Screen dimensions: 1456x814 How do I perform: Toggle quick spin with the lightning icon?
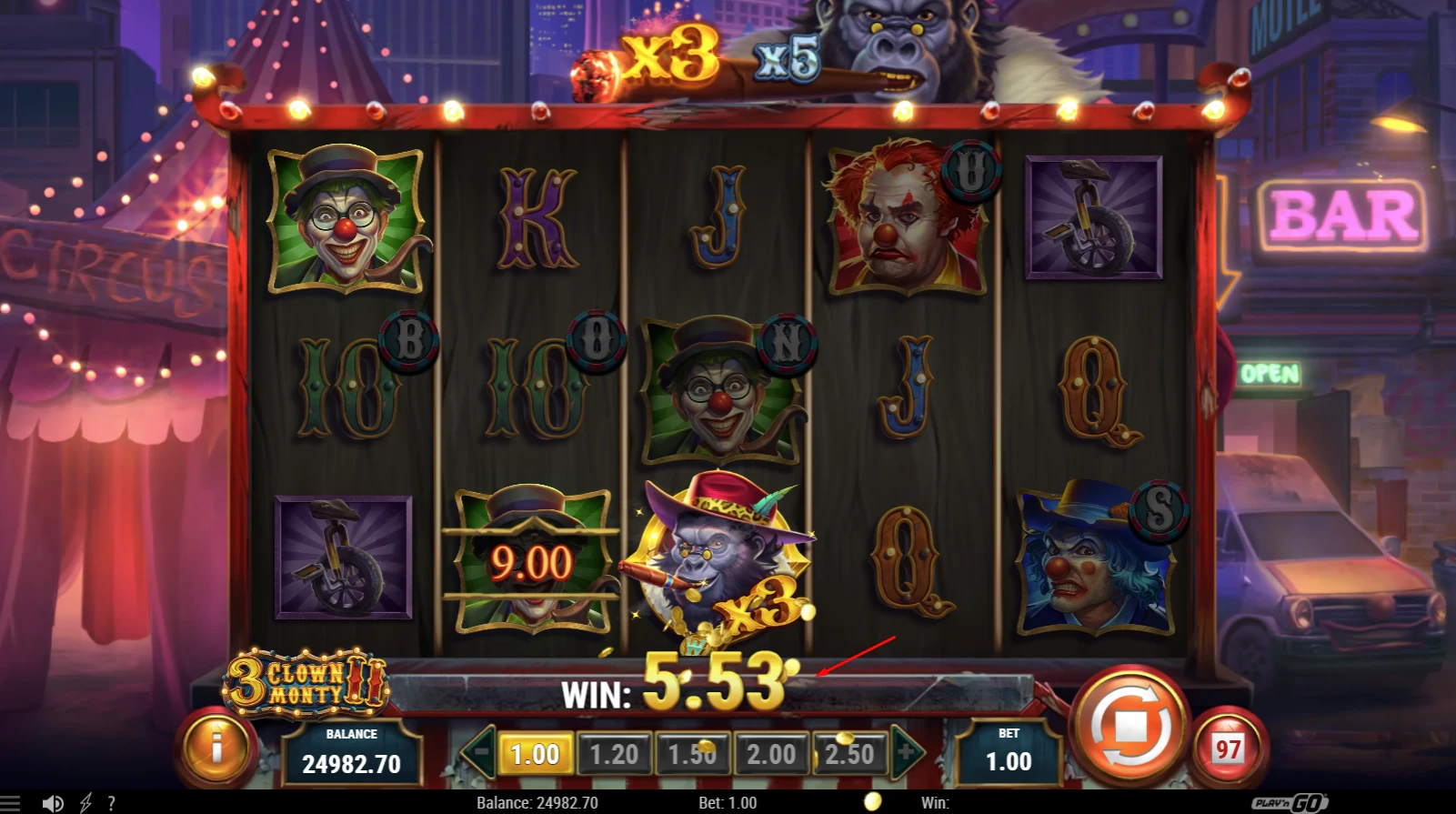tap(85, 802)
